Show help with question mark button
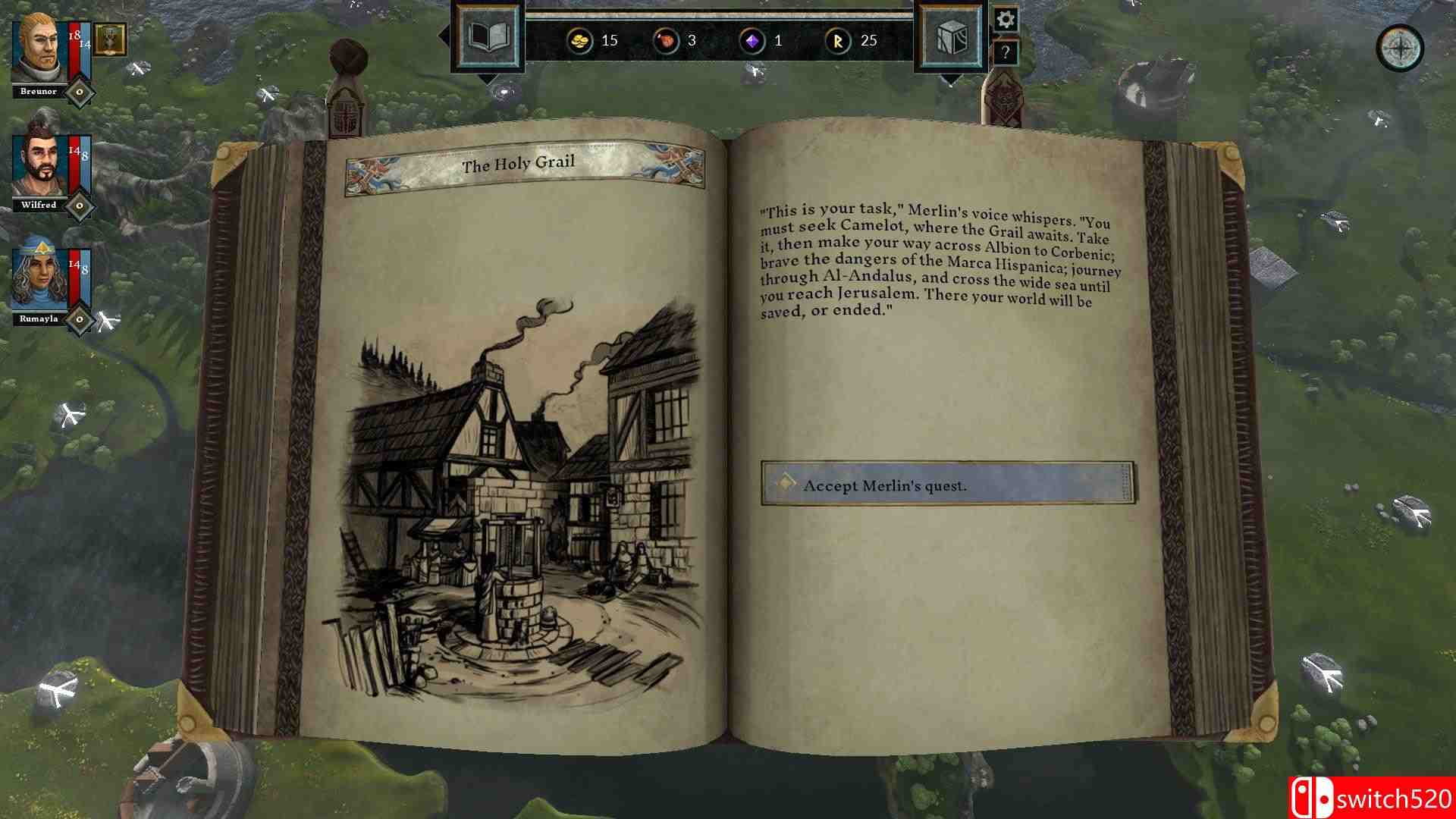 1006,53
